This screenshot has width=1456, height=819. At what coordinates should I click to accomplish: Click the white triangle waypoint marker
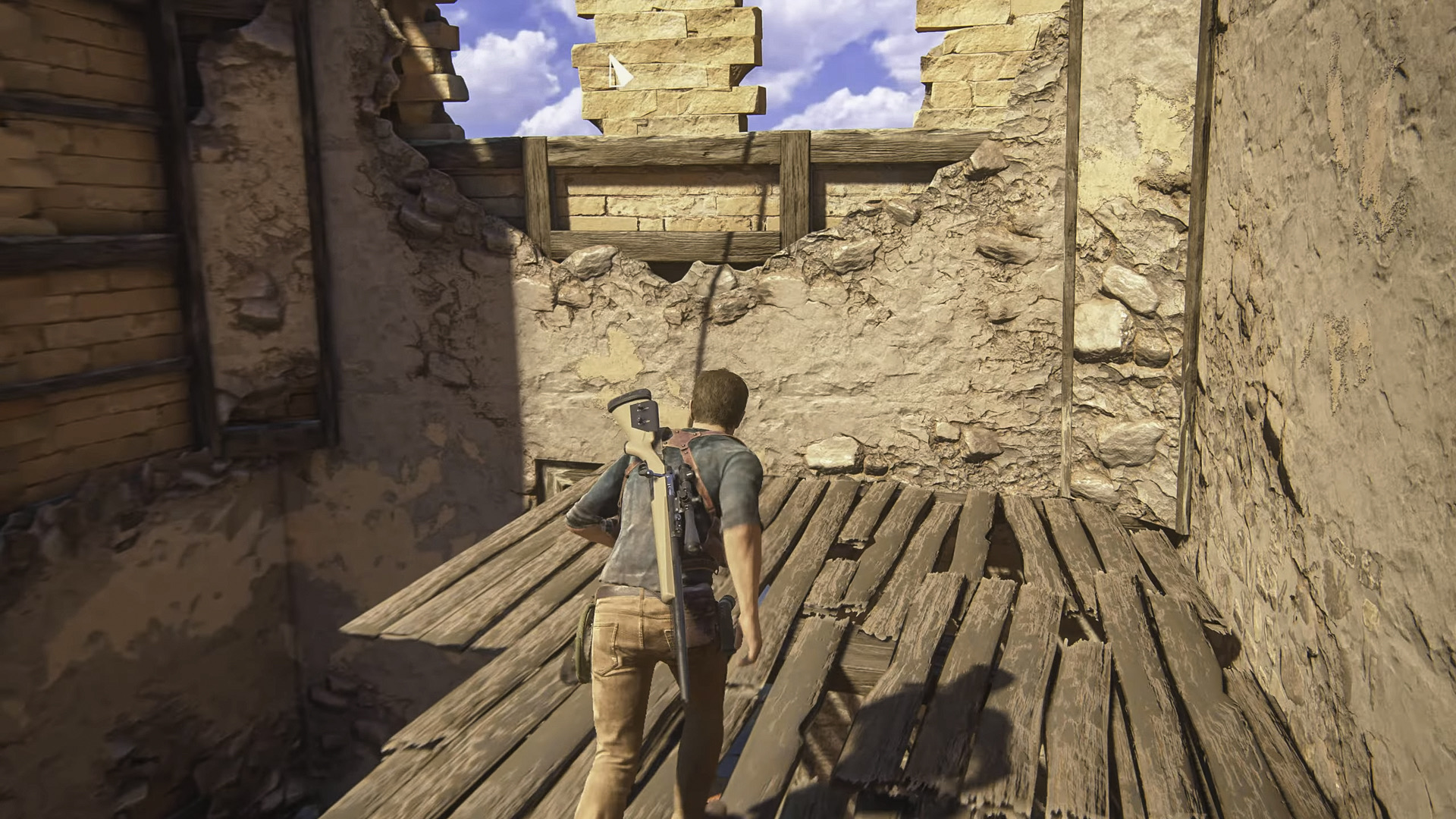point(620,74)
